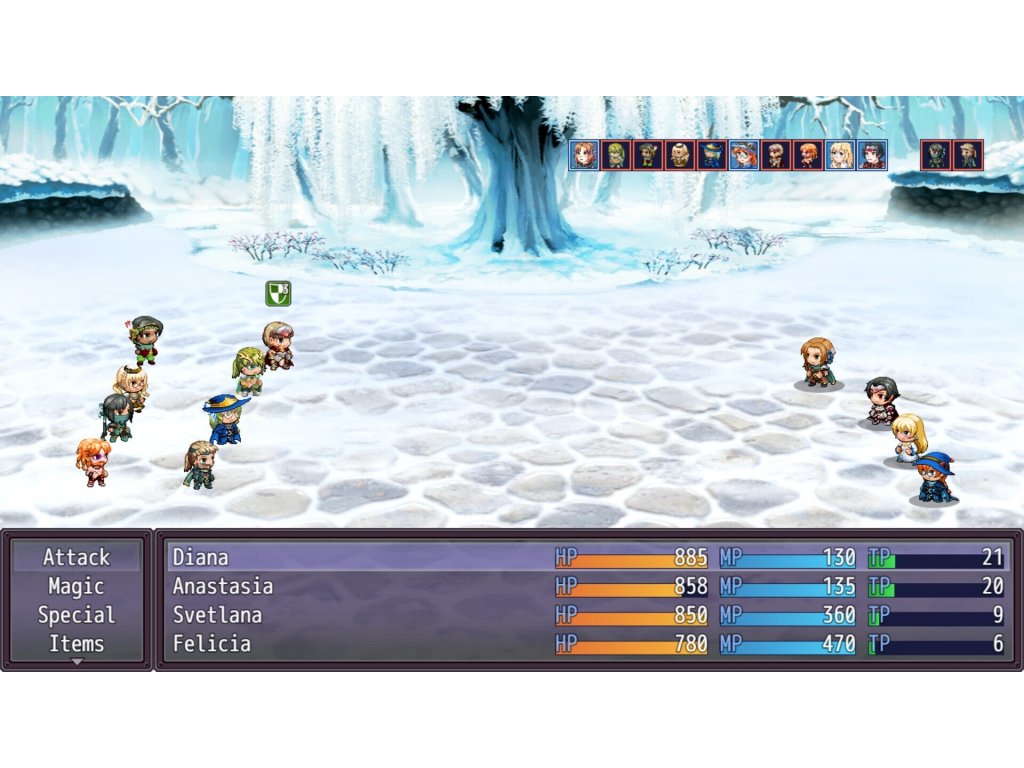Choose Svetlana's party status row
Screen dimensions: 1024x768
[587, 615]
